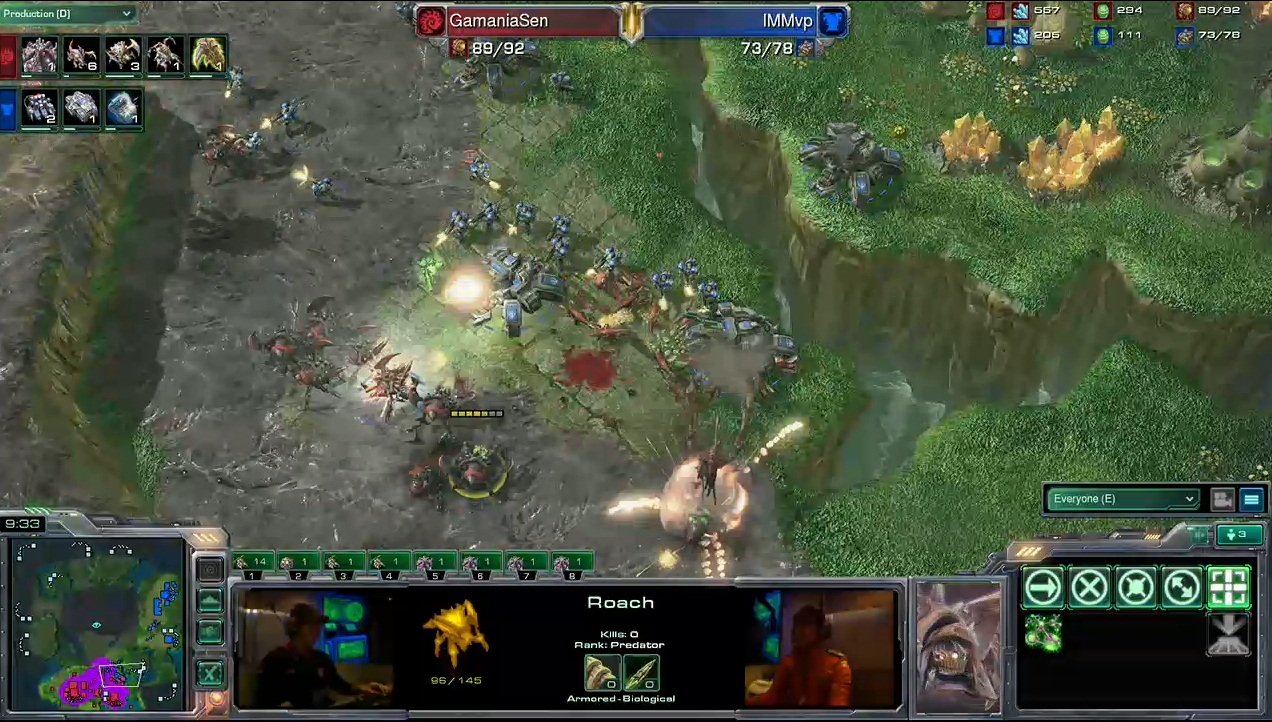Use the greyed Burrow command button
1272x722 pixels.
[x=1229, y=634]
